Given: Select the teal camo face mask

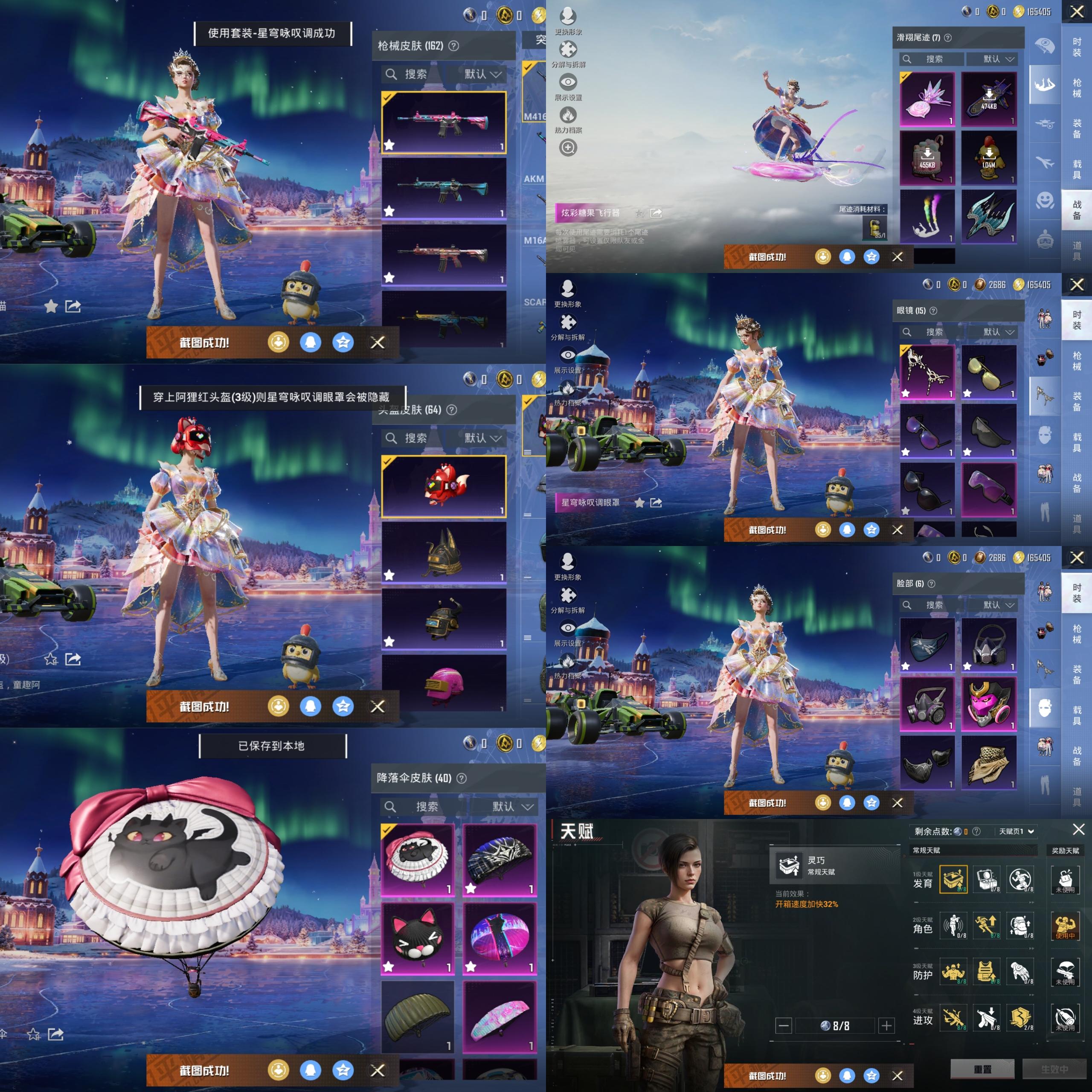Looking at the screenshot, I should click(x=927, y=645).
